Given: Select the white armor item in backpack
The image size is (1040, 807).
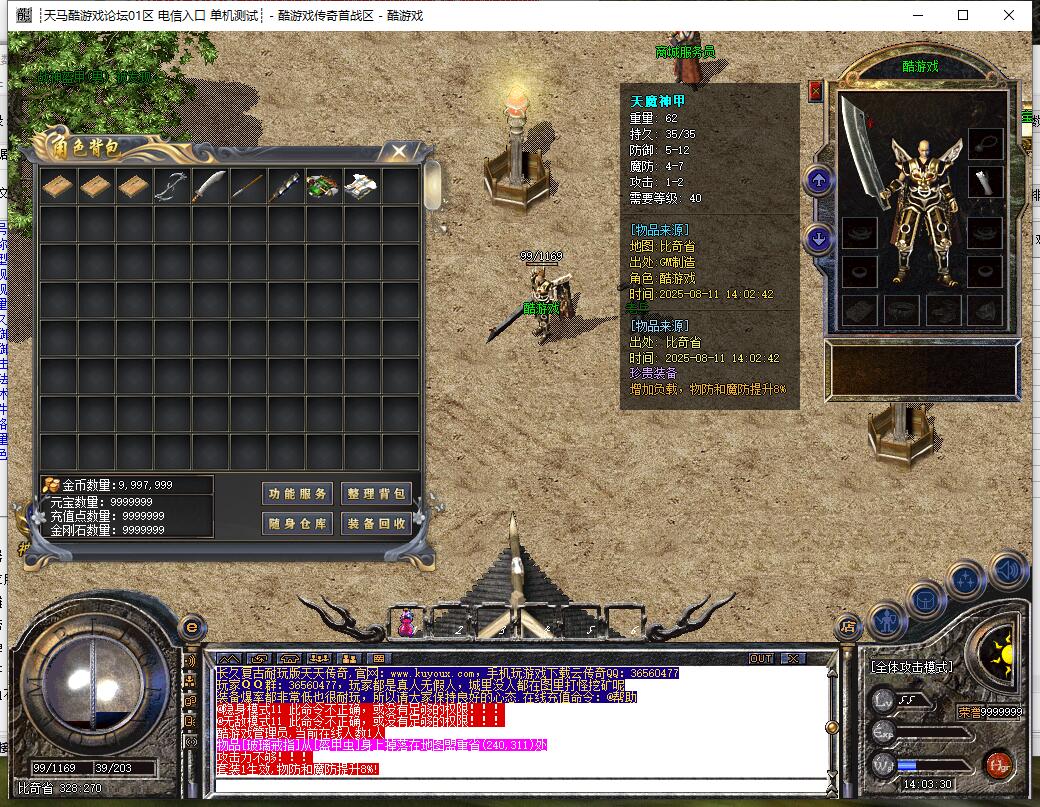Looking at the screenshot, I should tap(361, 187).
